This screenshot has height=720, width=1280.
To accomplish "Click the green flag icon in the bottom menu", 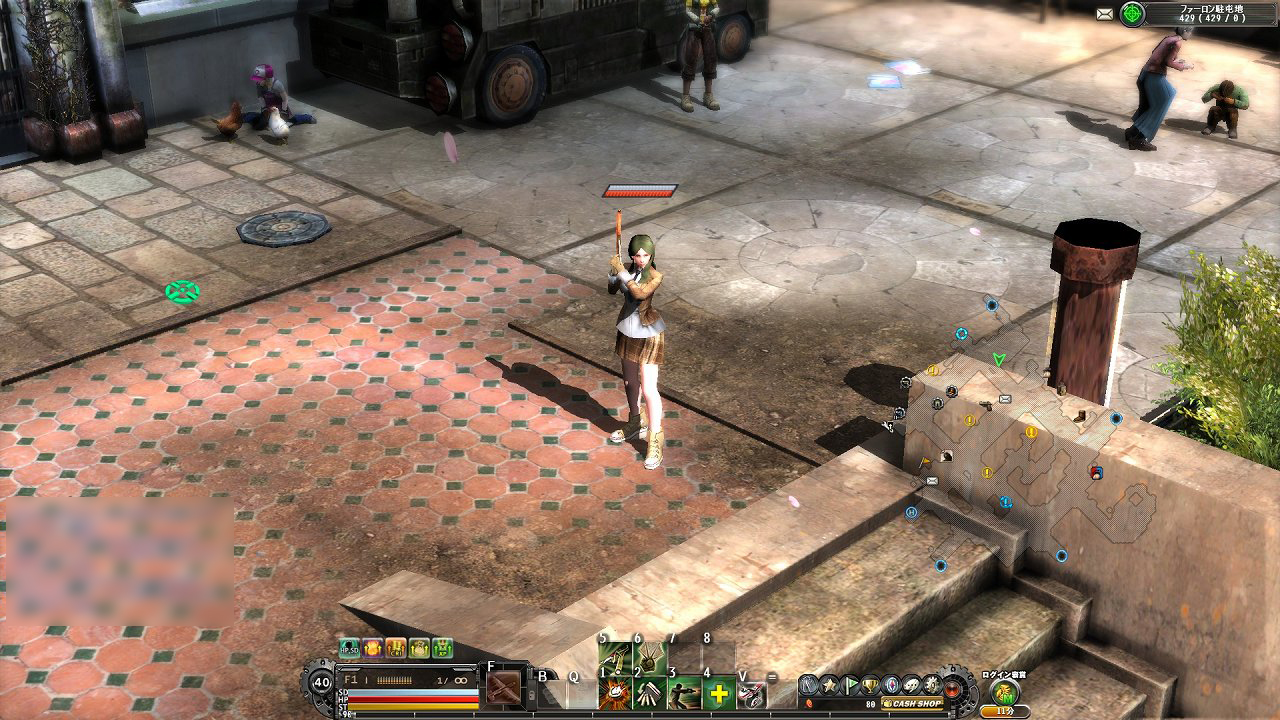I will click(x=851, y=684).
